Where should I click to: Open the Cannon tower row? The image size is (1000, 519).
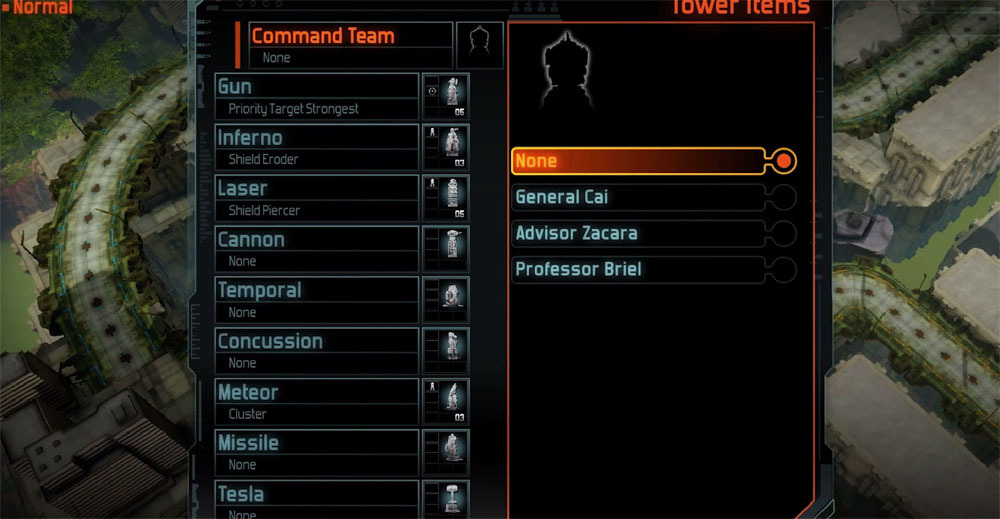point(316,249)
